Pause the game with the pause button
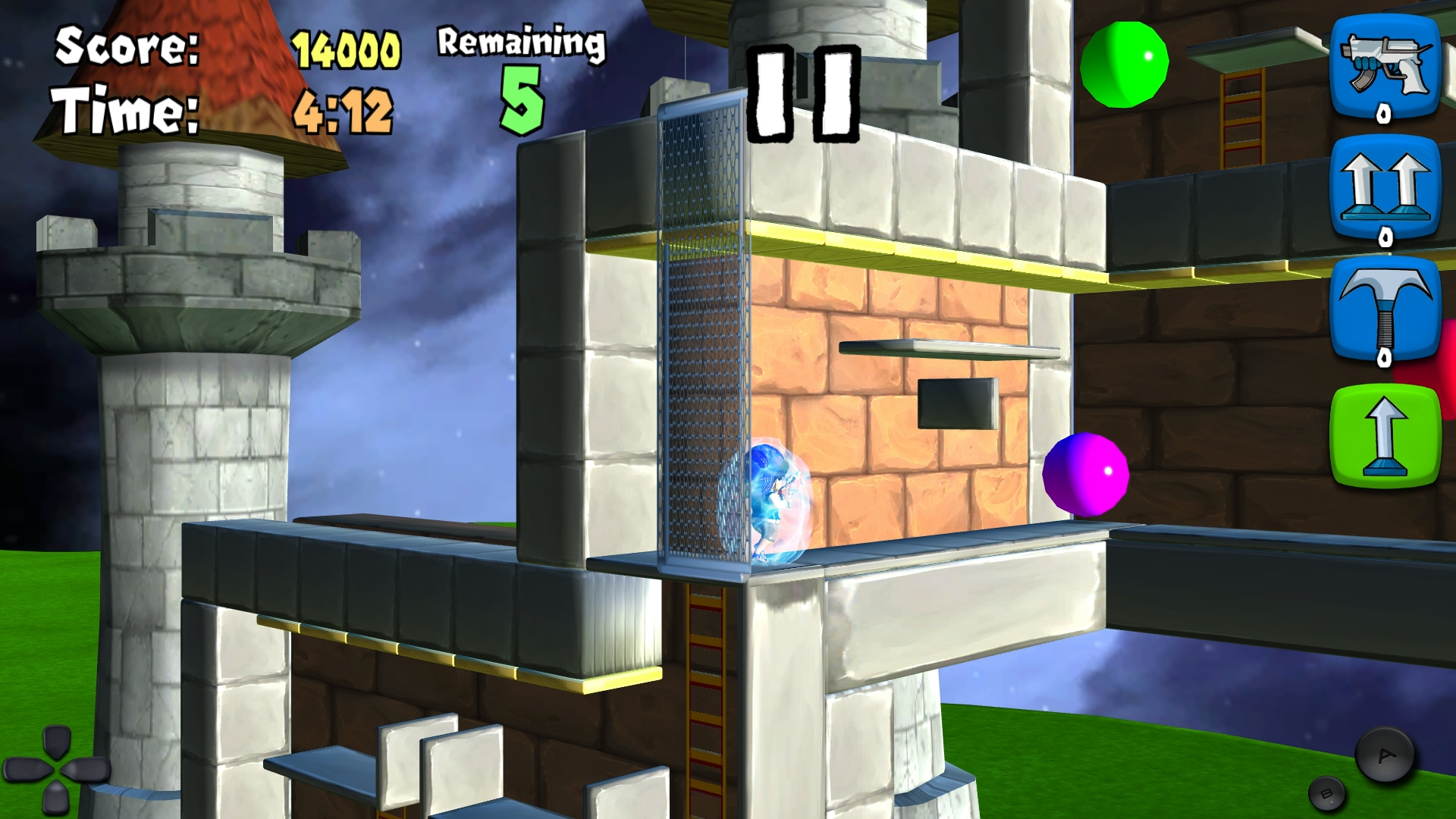This screenshot has height=819, width=1456. tap(803, 94)
